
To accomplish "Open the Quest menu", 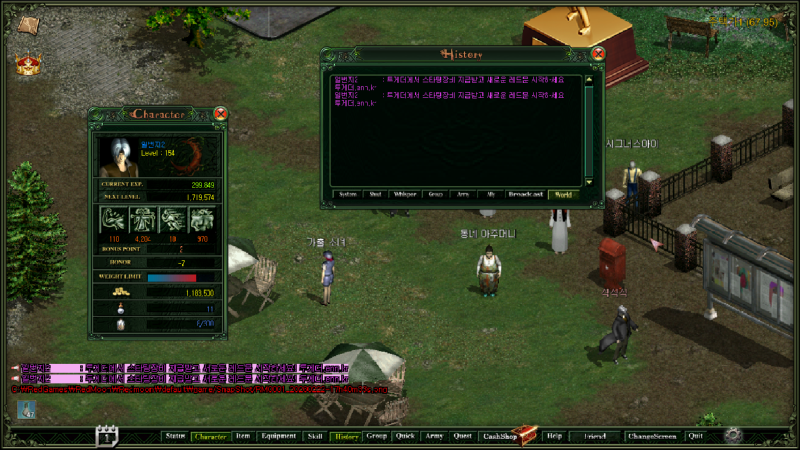I will (x=462, y=436).
